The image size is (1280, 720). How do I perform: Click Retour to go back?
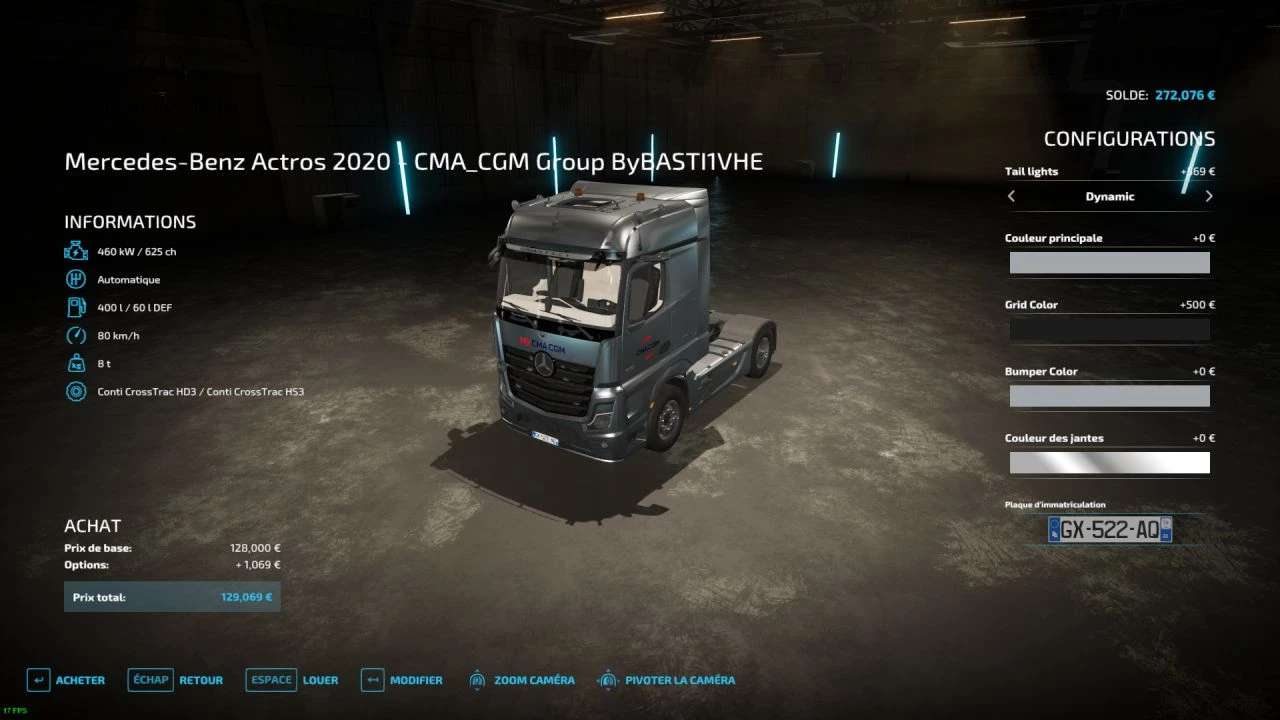200,679
